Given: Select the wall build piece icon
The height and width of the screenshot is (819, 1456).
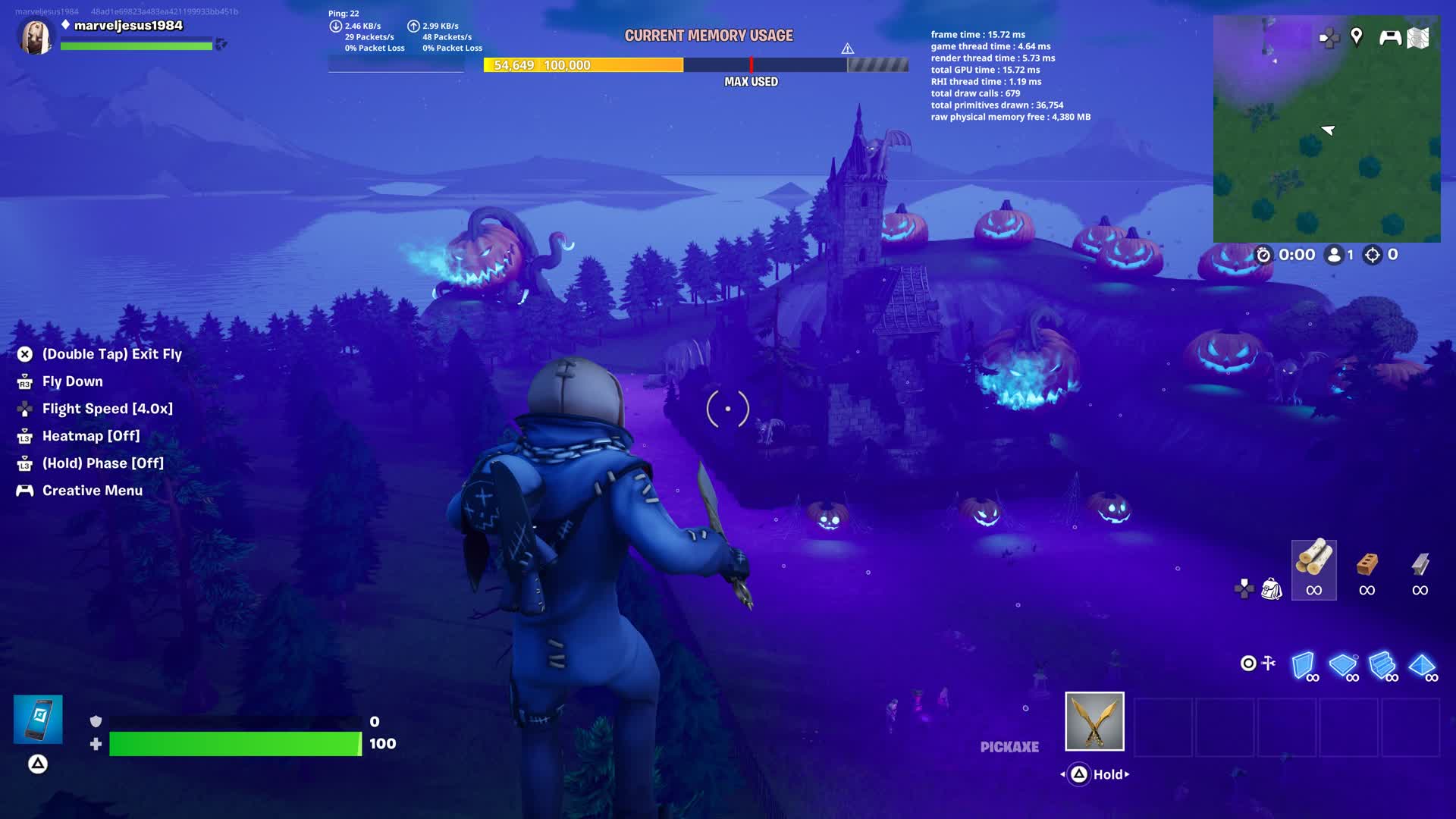Looking at the screenshot, I should click(x=1302, y=664).
